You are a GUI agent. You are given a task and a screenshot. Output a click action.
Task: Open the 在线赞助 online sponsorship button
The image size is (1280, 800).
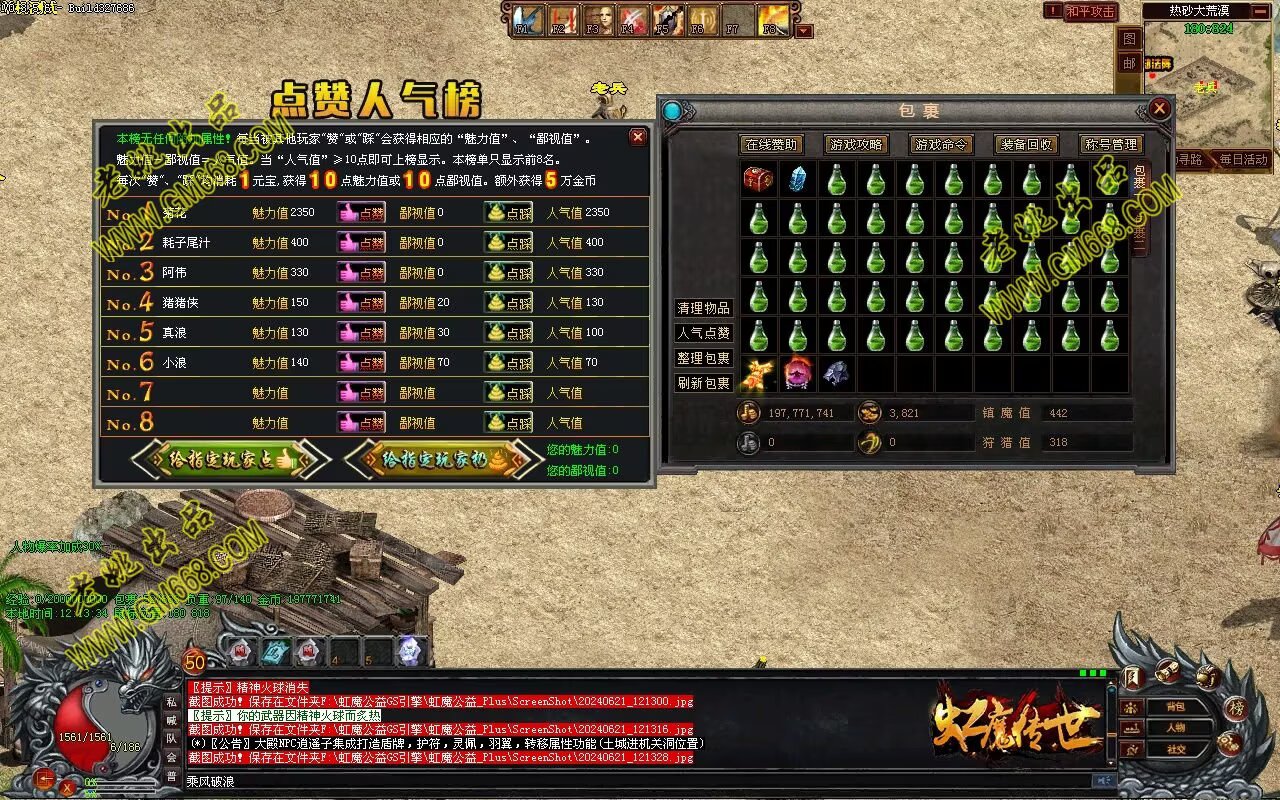click(771, 145)
